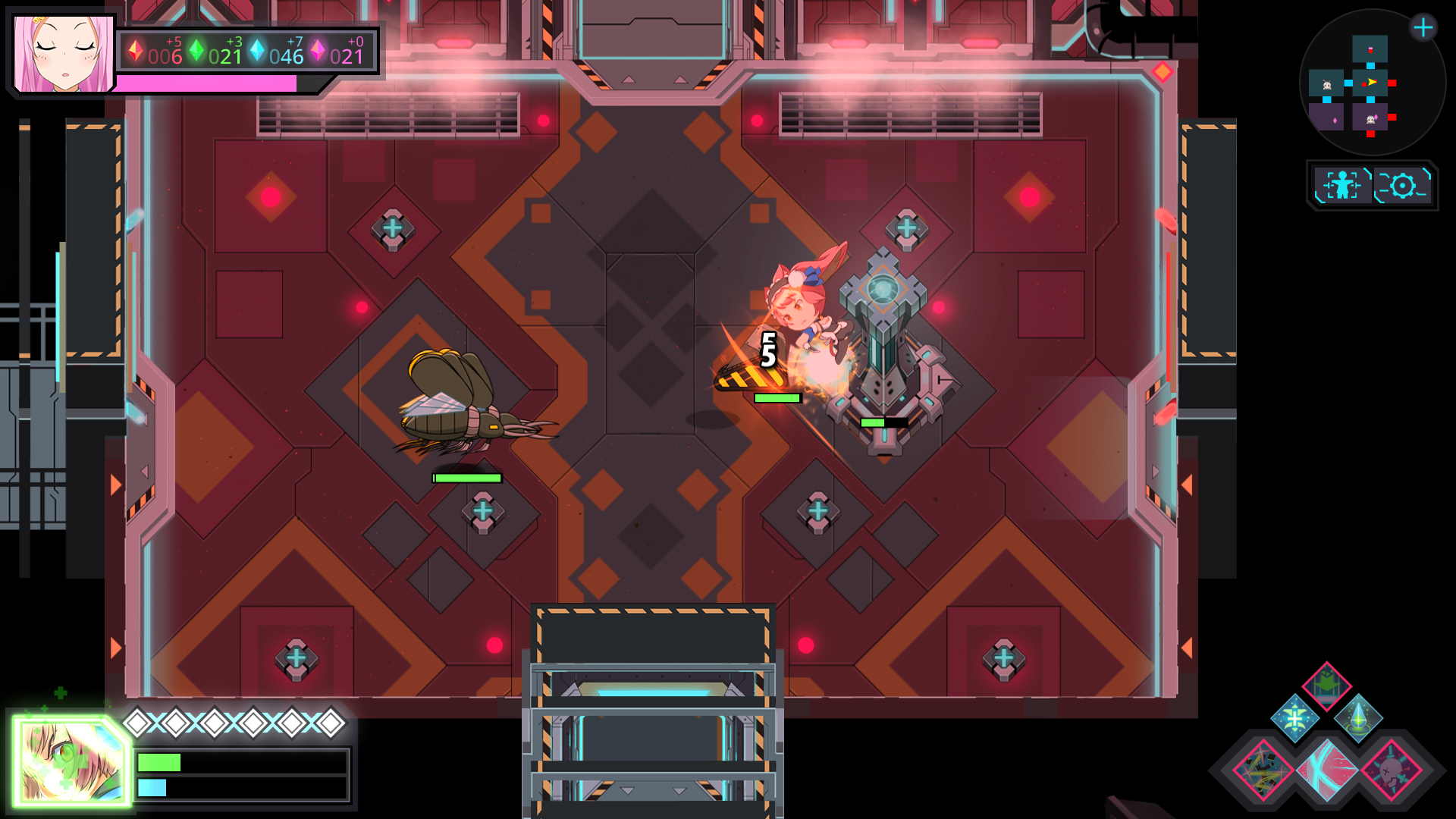
Task: Open the green arrow room exit icon
Action: 1326,687
